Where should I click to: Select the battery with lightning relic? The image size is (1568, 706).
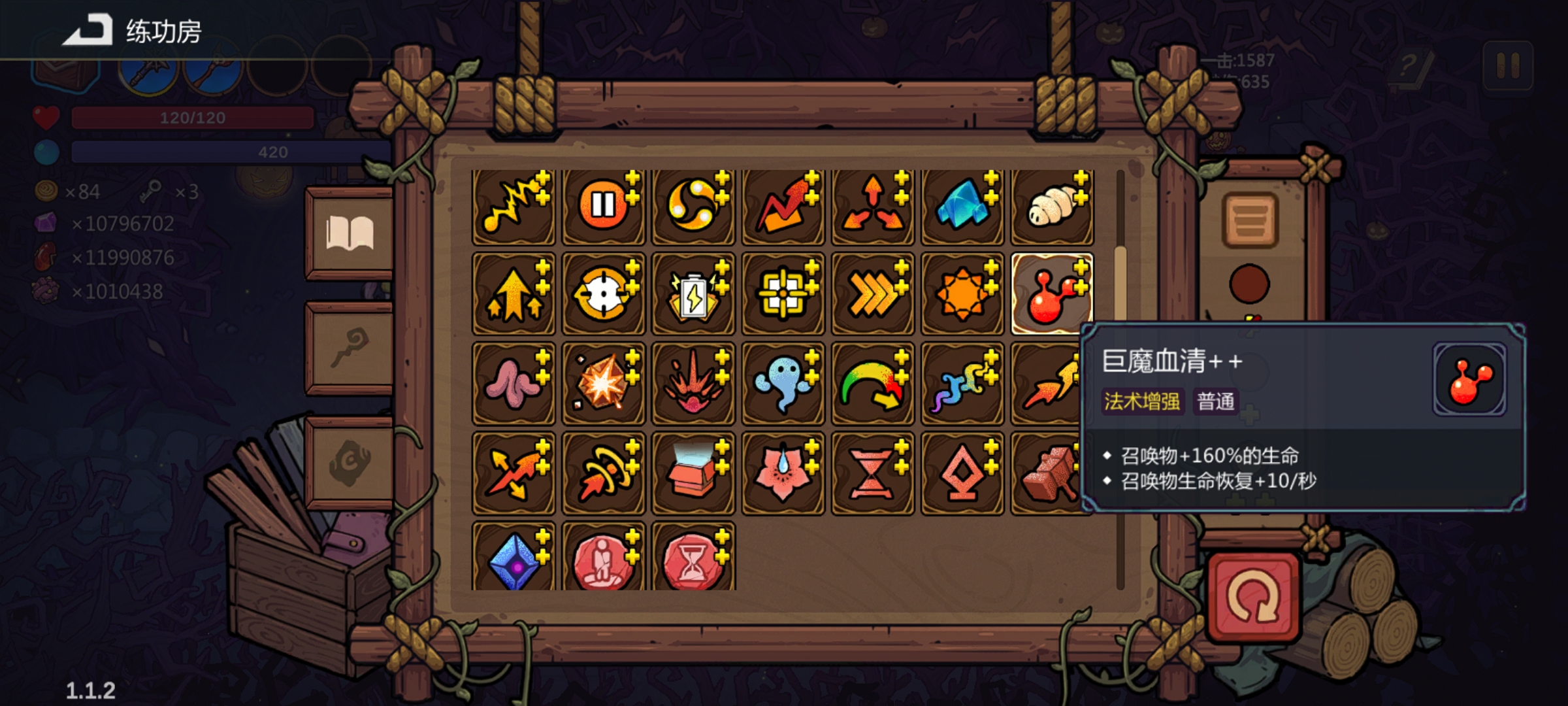click(x=693, y=295)
